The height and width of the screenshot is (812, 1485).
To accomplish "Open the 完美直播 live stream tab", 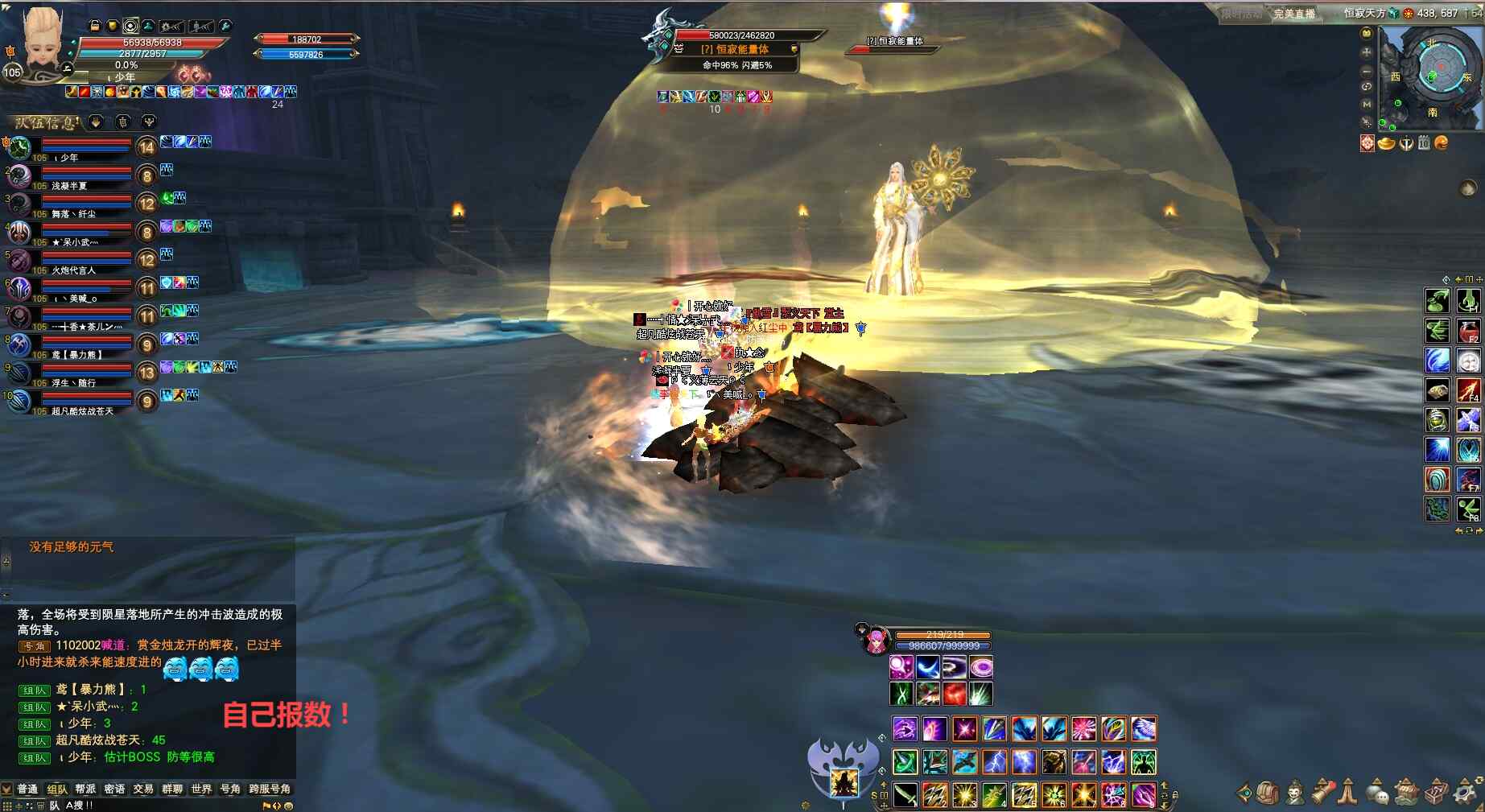I will [1293, 14].
